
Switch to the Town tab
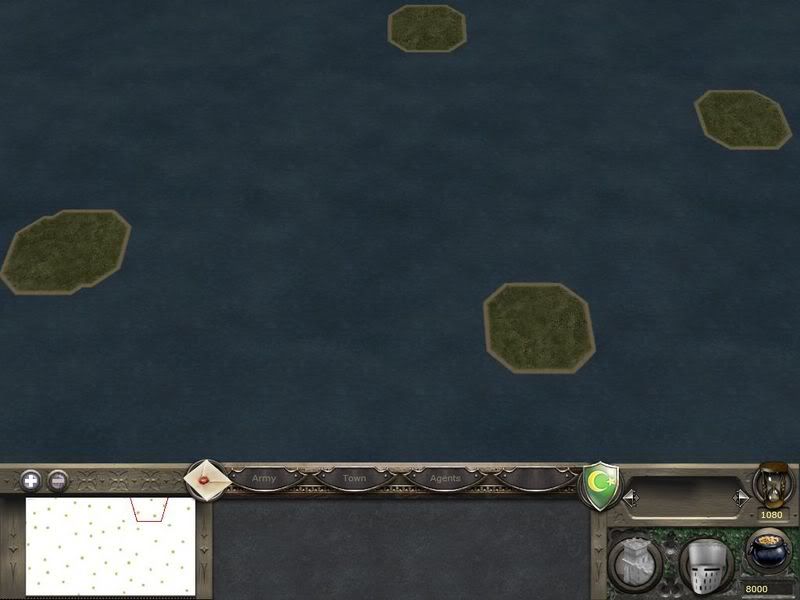[x=355, y=479]
